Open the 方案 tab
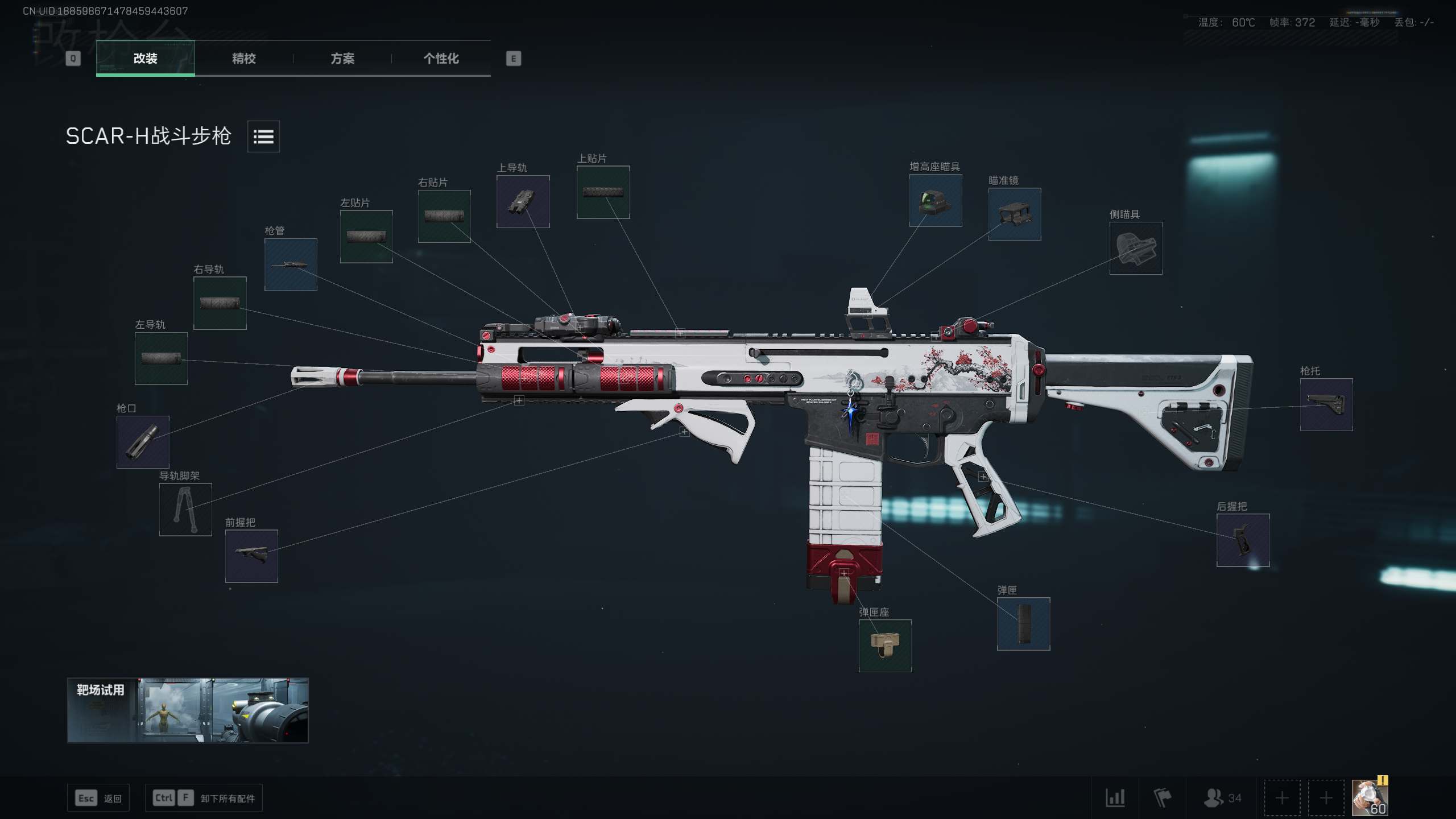Viewport: 1456px width, 819px height. [x=342, y=59]
